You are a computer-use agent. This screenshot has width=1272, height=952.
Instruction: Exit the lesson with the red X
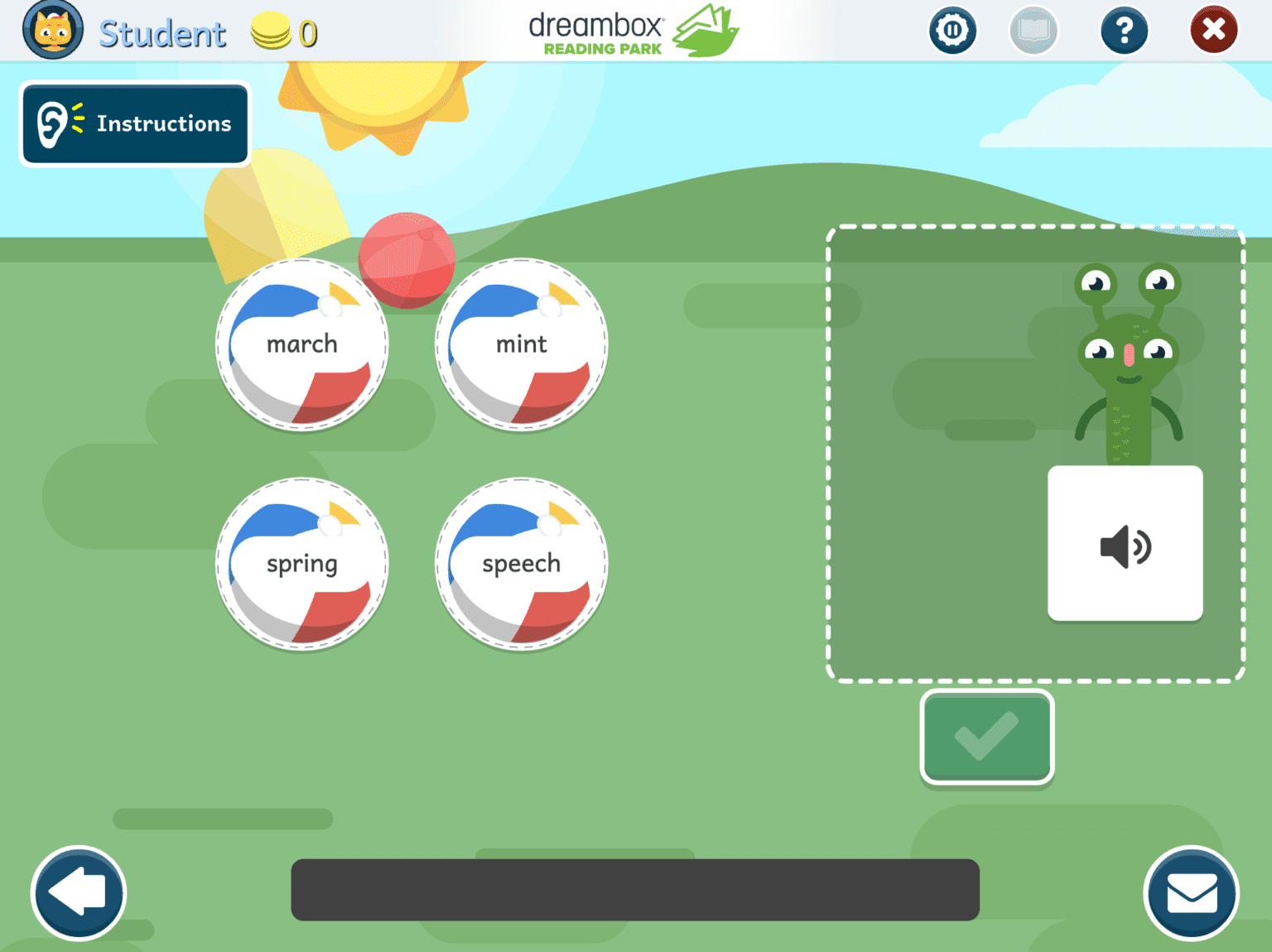[x=1213, y=30]
